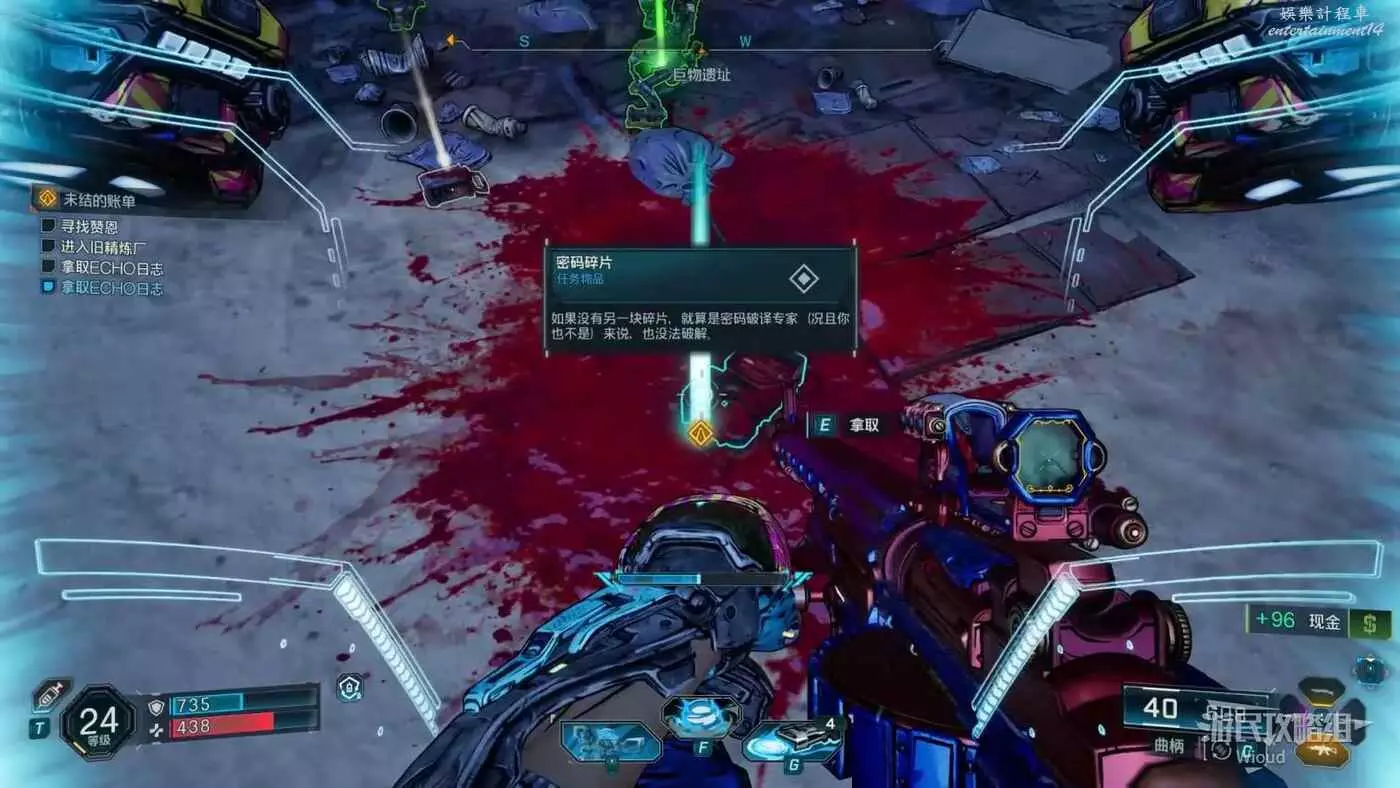The image size is (1400, 788).
Task: Click the green dollar cash icon
Action: 1369,622
